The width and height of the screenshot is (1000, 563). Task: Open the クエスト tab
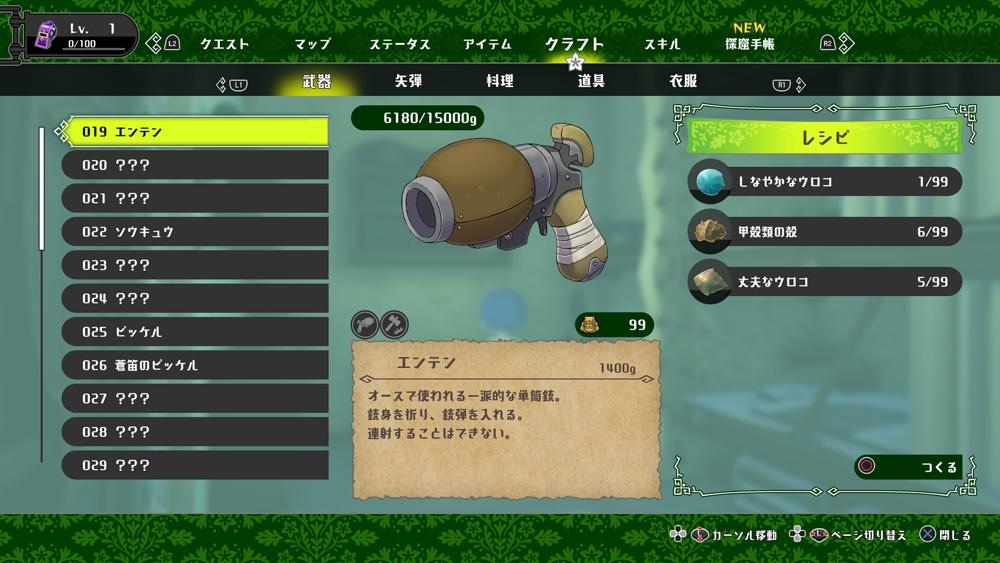click(x=224, y=44)
